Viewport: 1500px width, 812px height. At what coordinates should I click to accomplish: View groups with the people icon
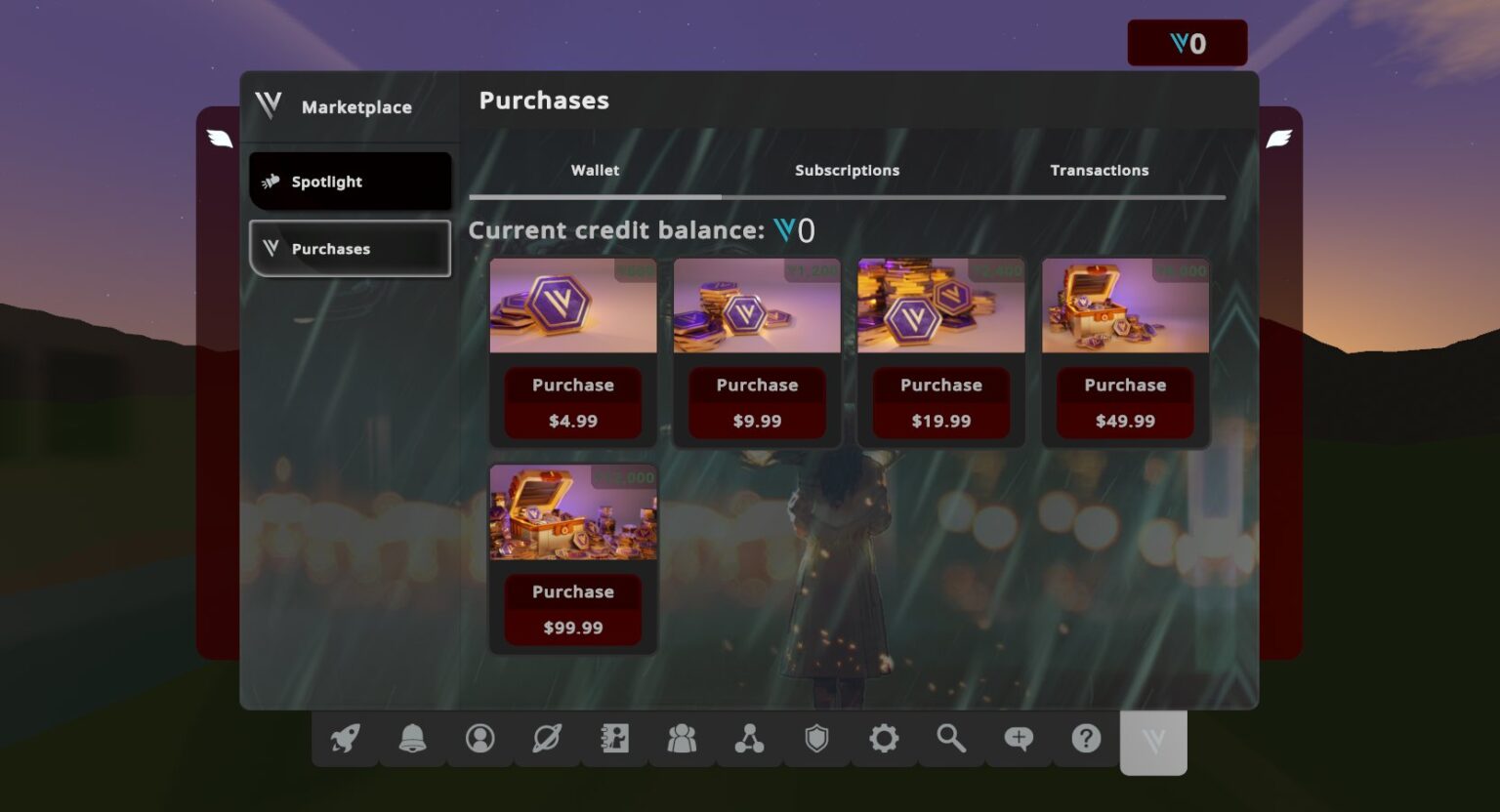[682, 739]
